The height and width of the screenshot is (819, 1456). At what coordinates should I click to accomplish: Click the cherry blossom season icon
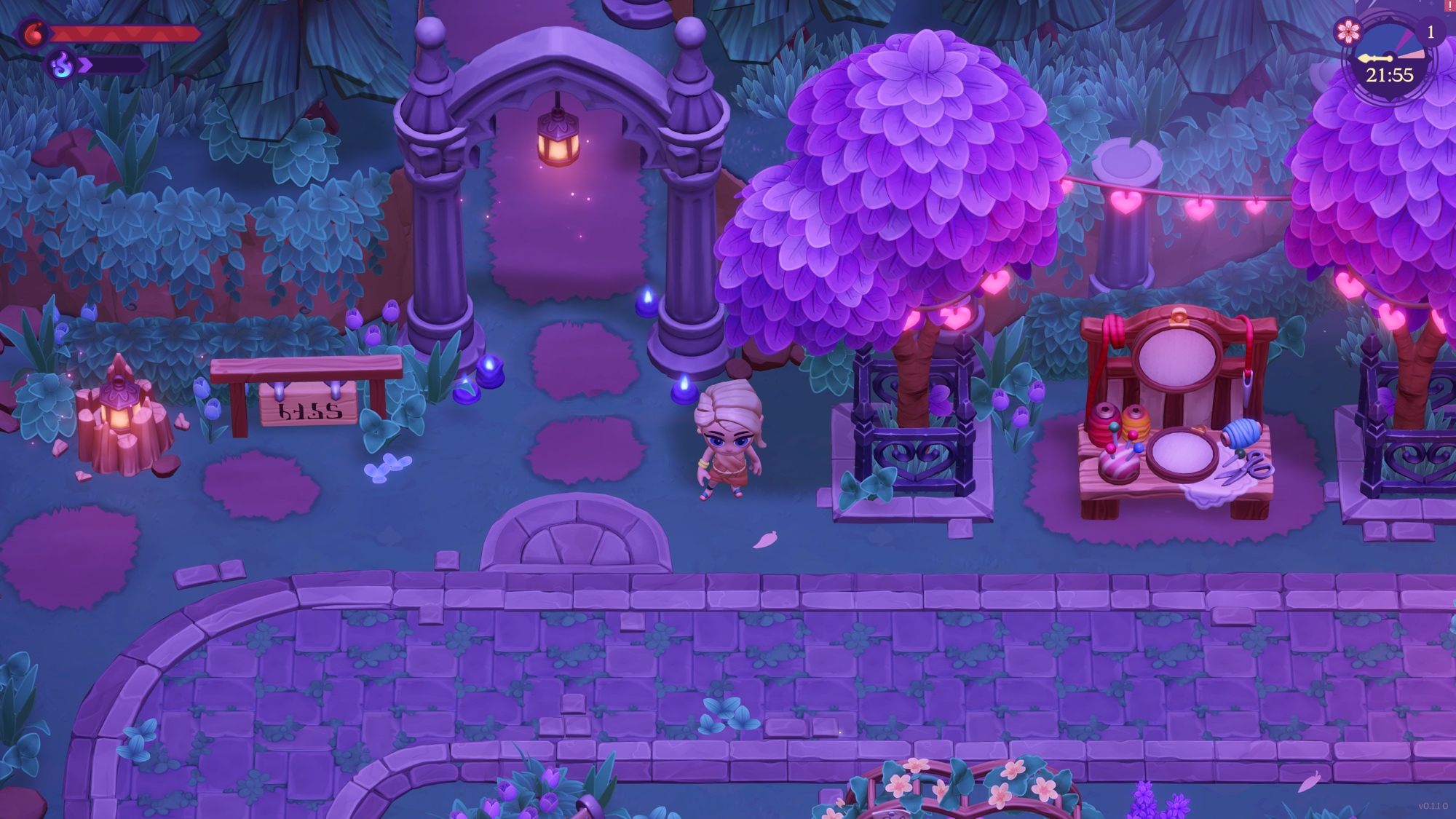[x=1348, y=31]
